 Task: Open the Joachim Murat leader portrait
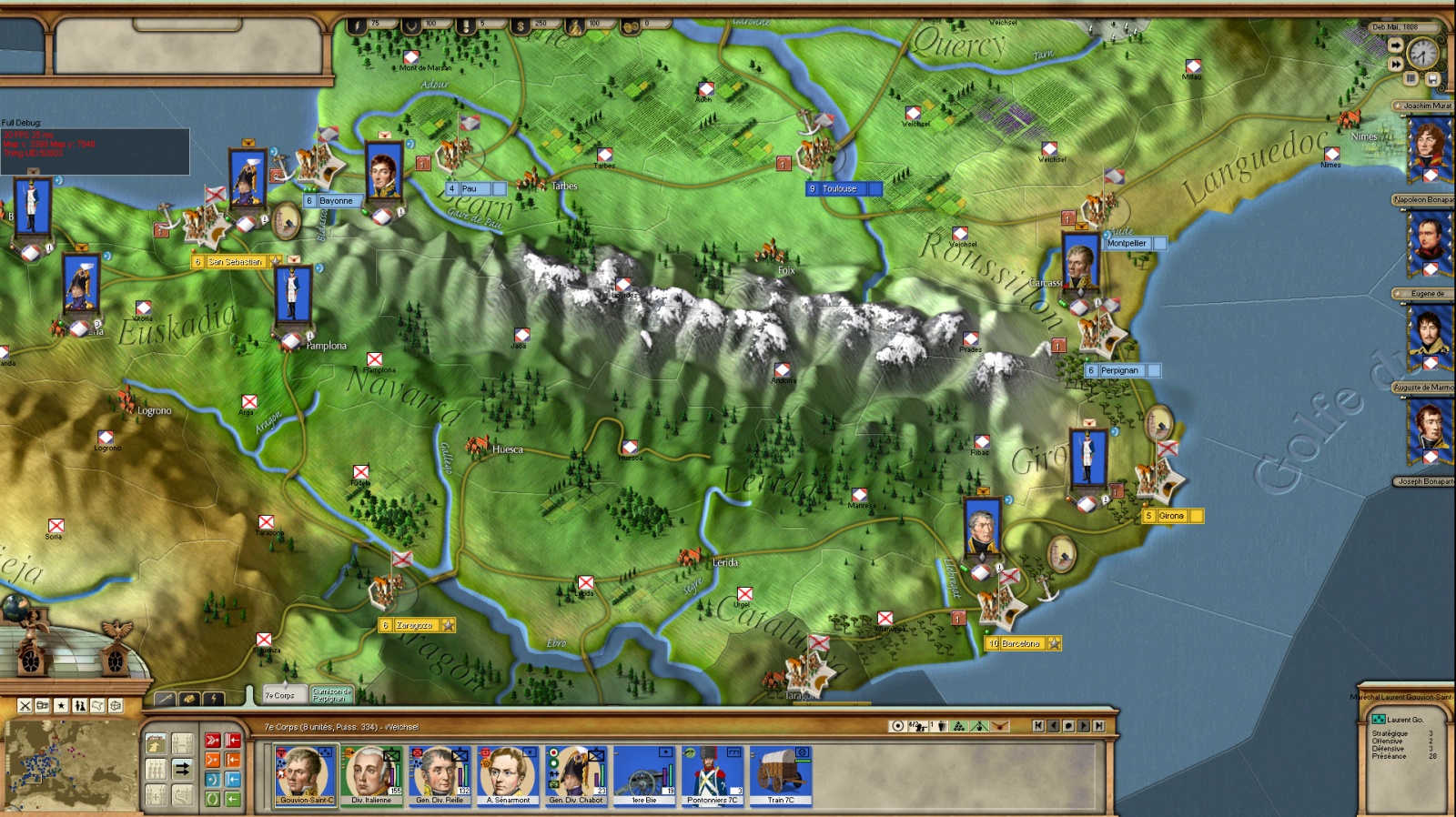click(1430, 146)
